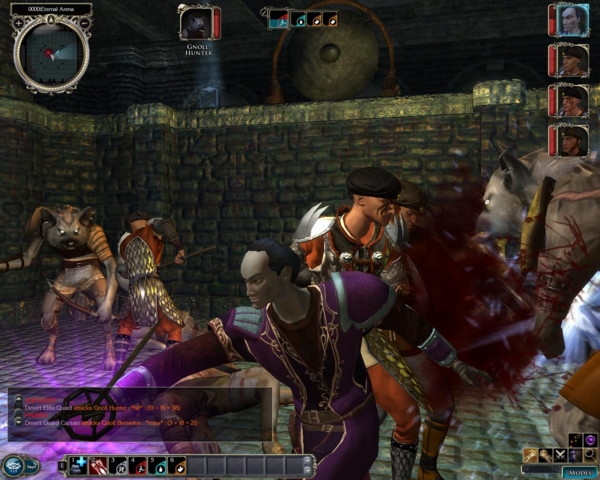Open the Modes panel
Viewport: 600px width, 480px height.
coord(577,470)
